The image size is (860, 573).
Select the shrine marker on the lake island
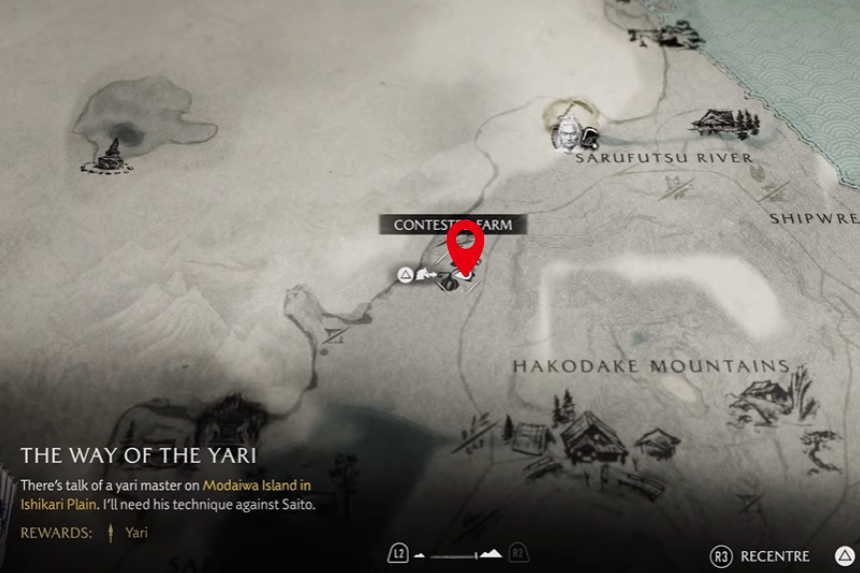pos(110,154)
